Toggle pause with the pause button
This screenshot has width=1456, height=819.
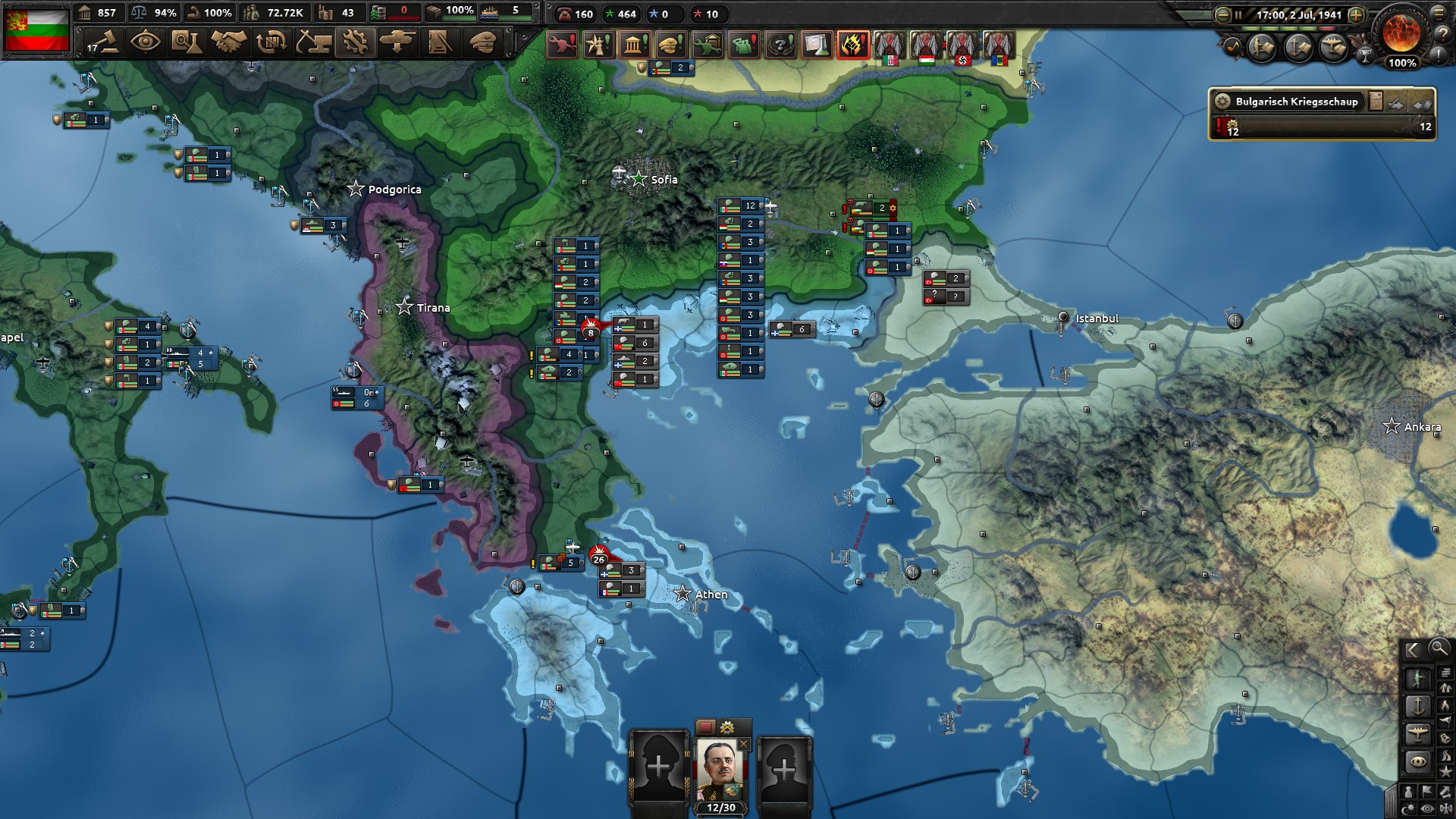coord(1238,15)
